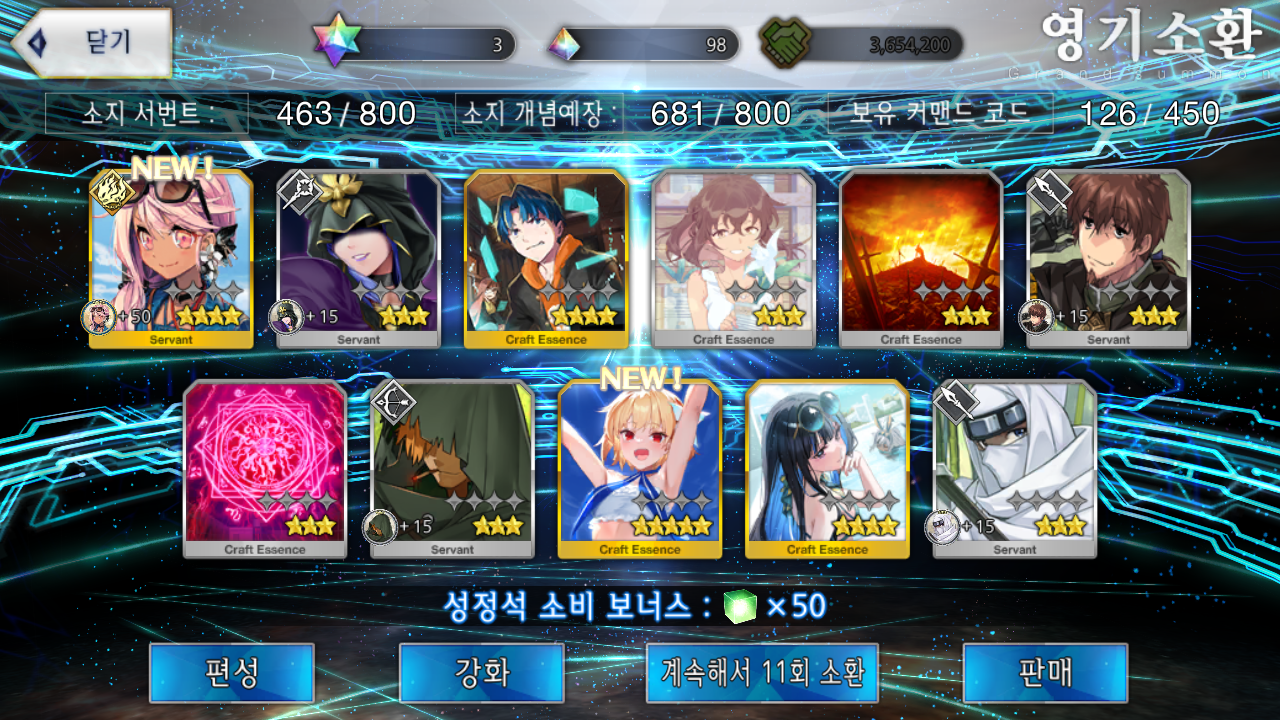Select the green-cloaked archer servant card
This screenshot has width=1280, height=720.
(452, 468)
